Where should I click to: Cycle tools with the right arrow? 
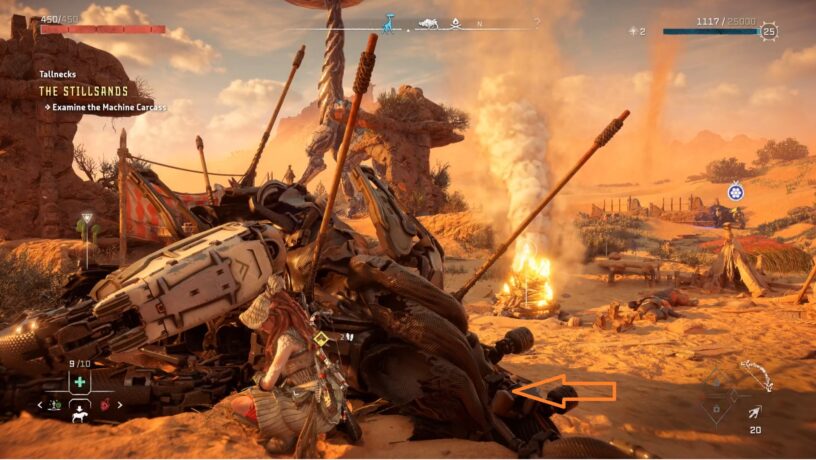tap(119, 405)
